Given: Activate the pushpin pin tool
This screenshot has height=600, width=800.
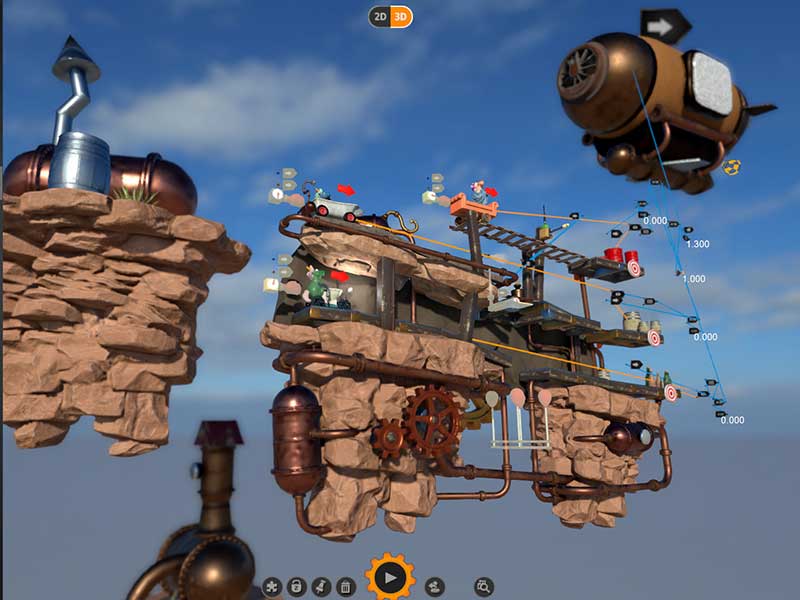Looking at the screenshot, I should point(321,587).
